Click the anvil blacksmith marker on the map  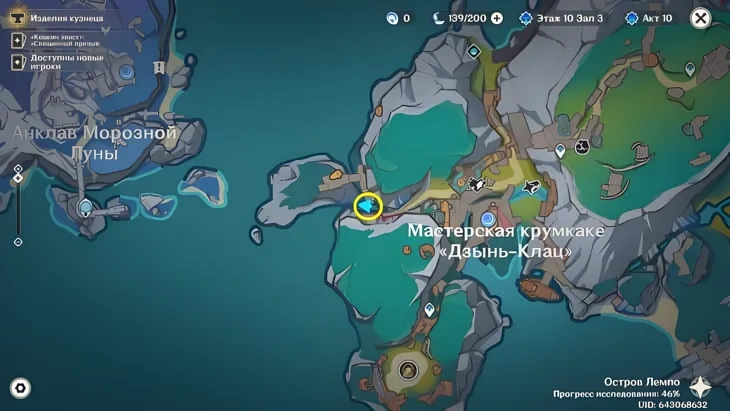[x=476, y=184]
